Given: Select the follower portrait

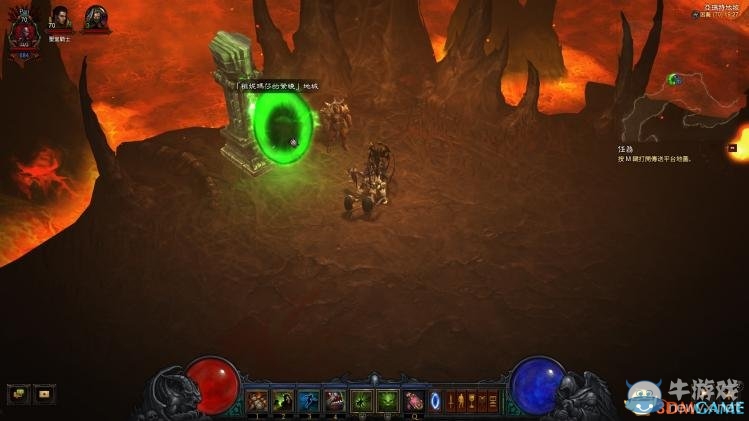Looking at the screenshot, I should (96, 18).
